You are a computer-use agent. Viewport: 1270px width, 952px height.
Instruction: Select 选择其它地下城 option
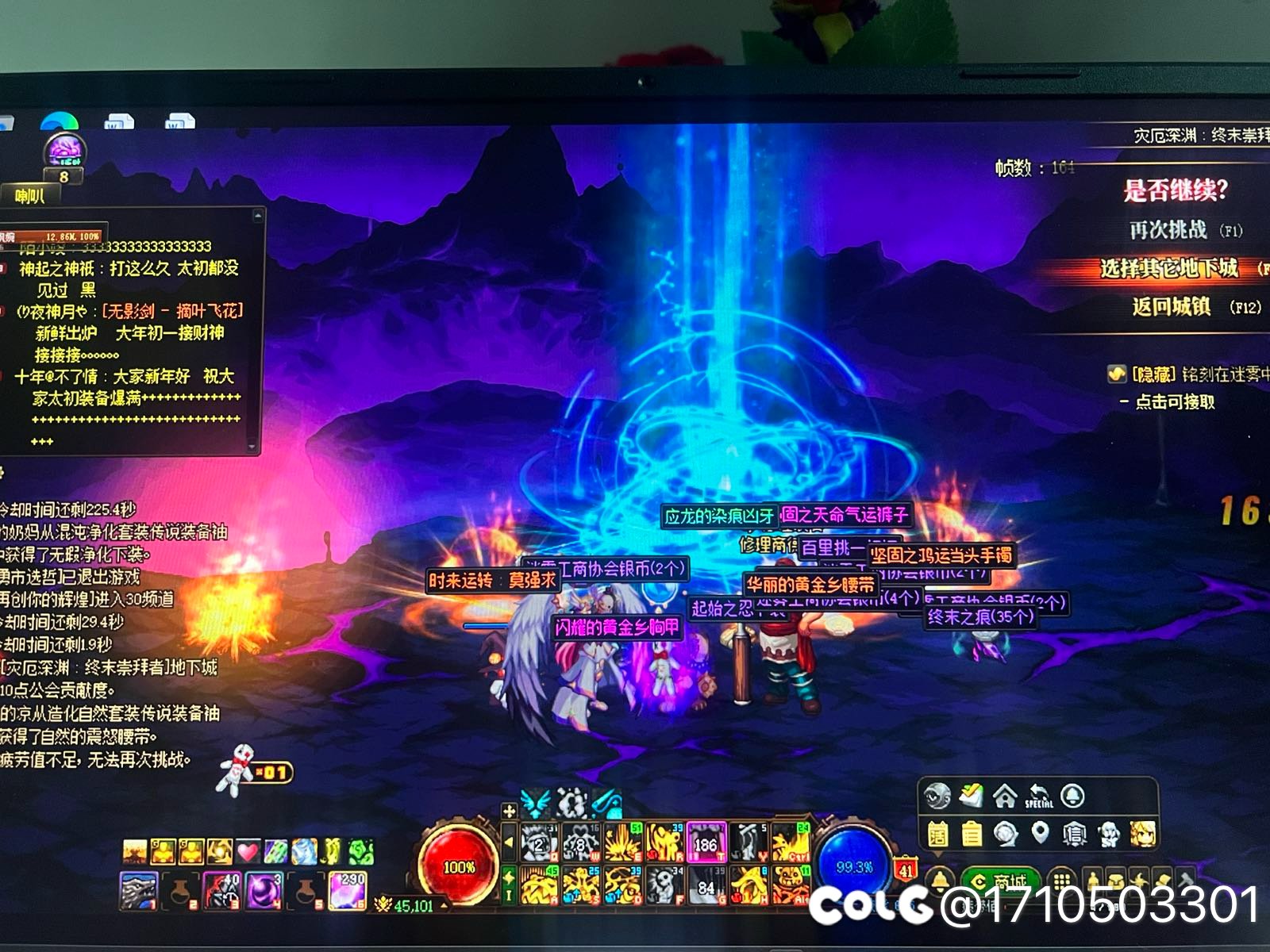(x=1168, y=268)
